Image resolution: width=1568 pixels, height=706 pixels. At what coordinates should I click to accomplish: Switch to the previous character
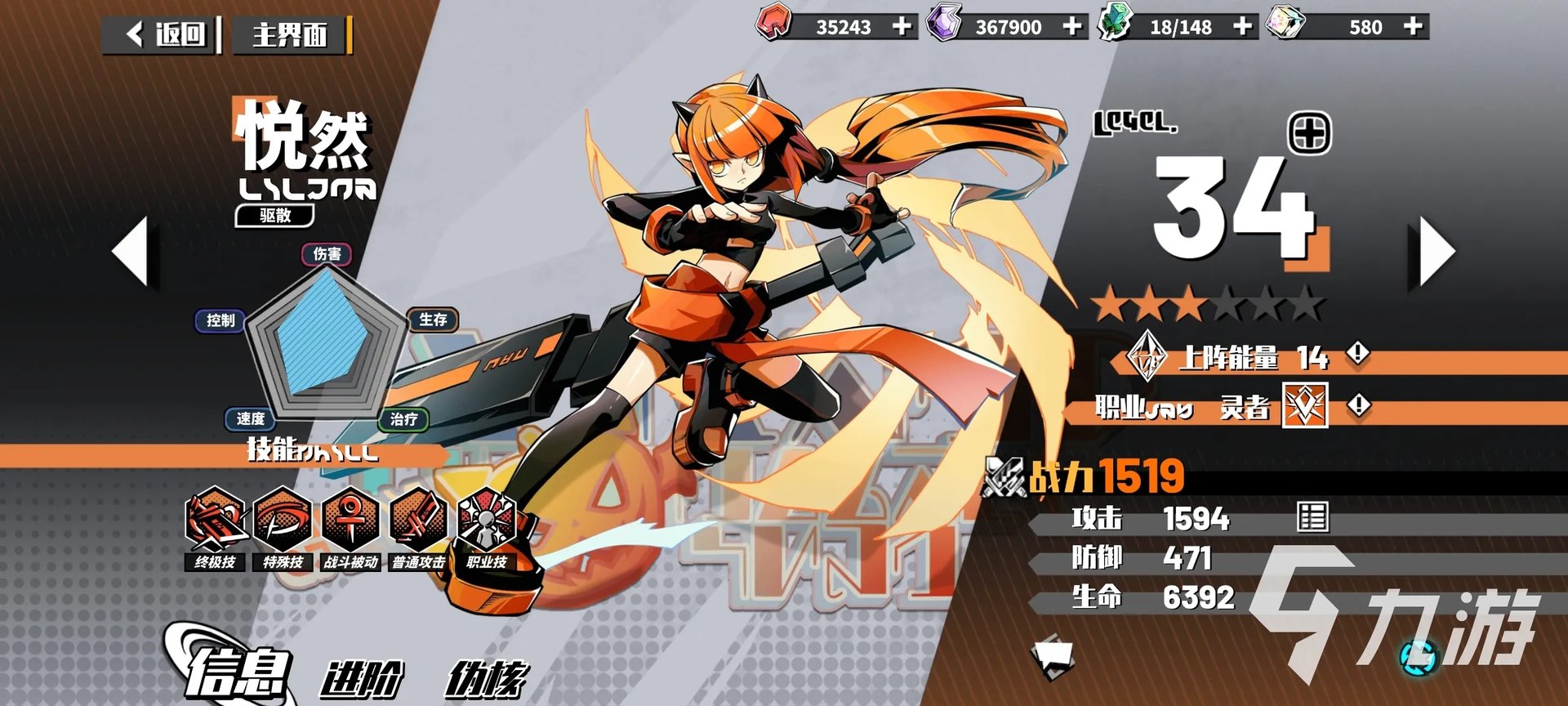(x=131, y=251)
